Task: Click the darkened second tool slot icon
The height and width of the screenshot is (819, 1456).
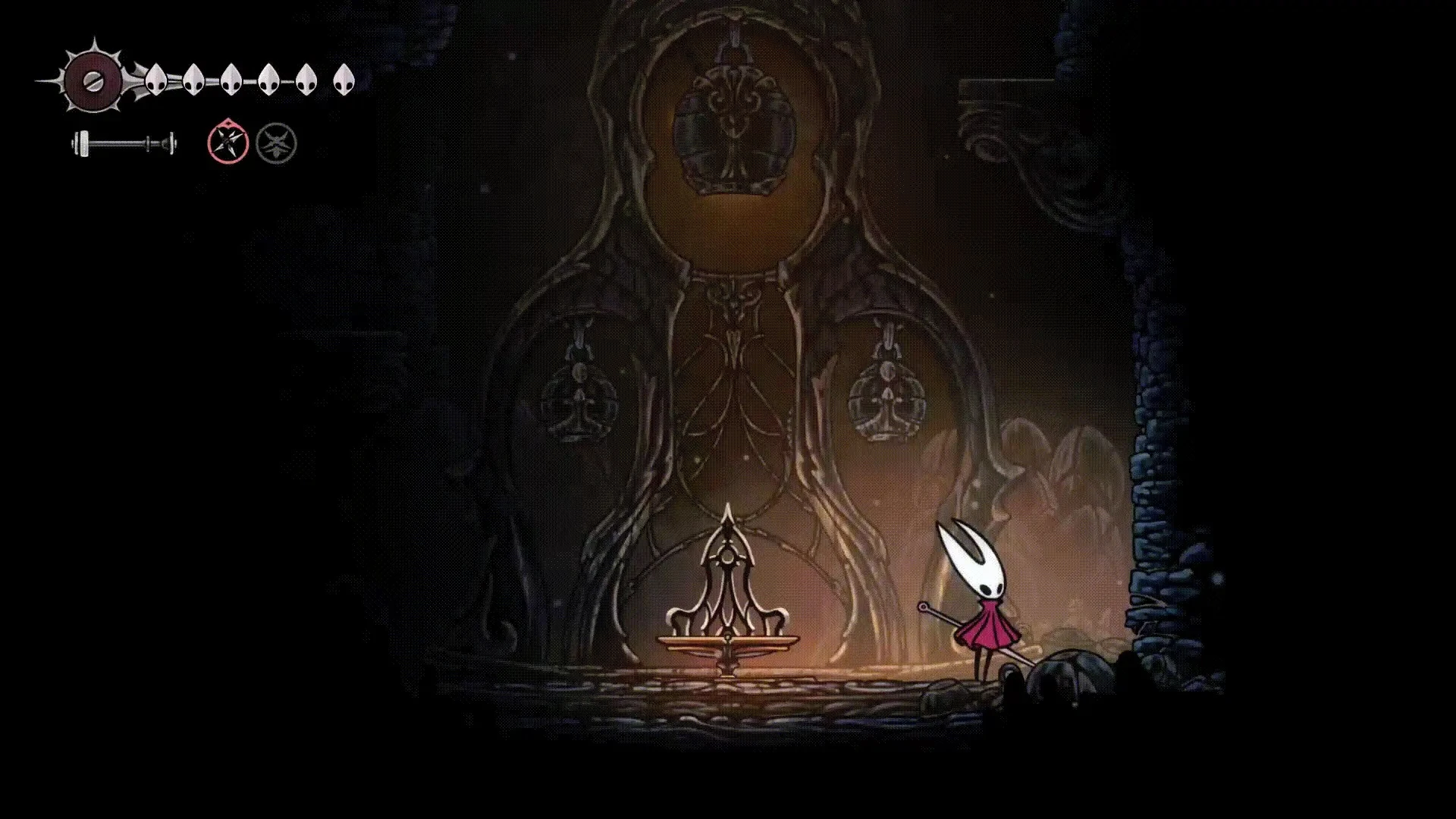Action: click(278, 142)
